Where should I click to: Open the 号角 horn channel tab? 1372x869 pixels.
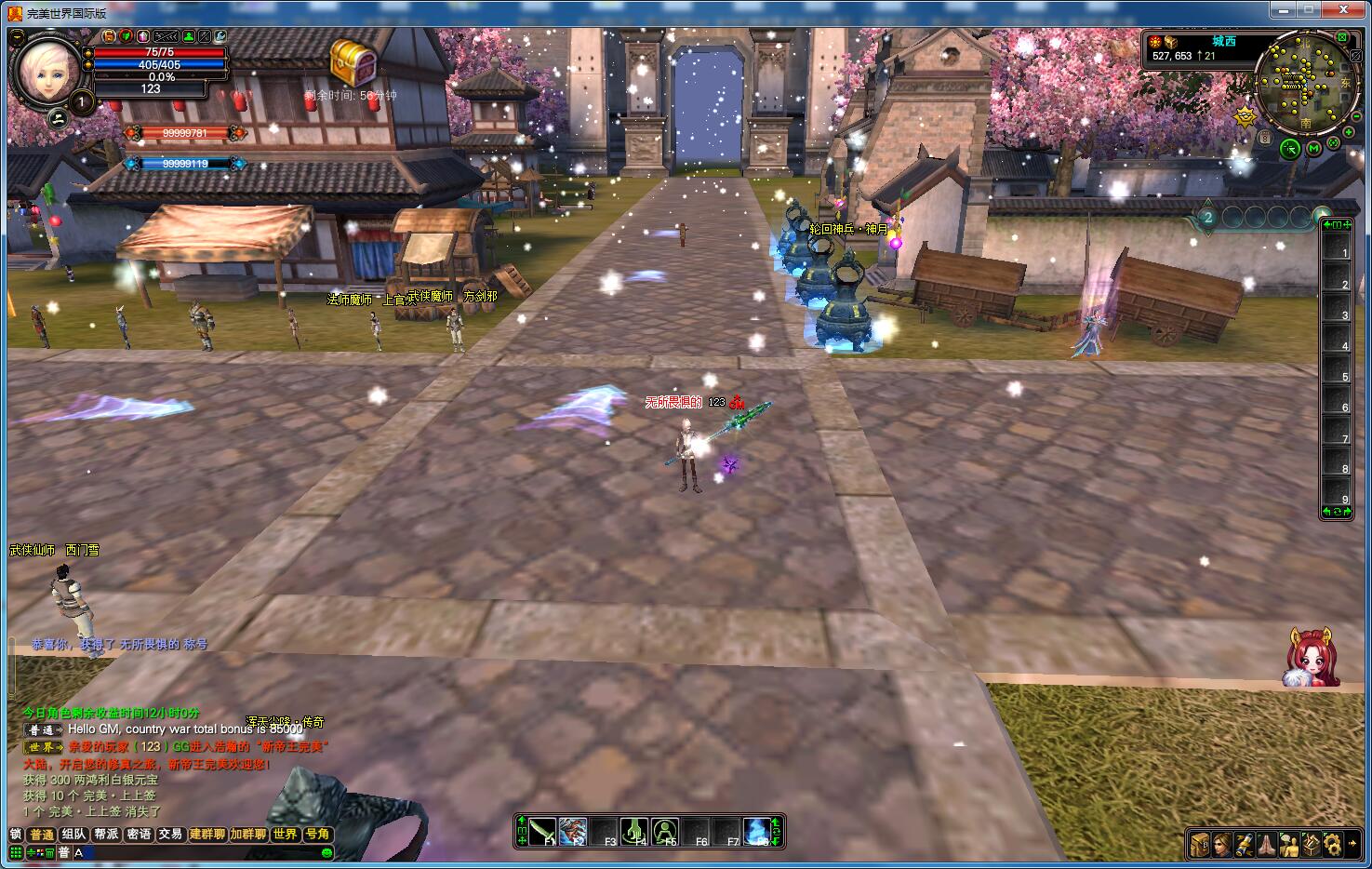click(x=318, y=835)
